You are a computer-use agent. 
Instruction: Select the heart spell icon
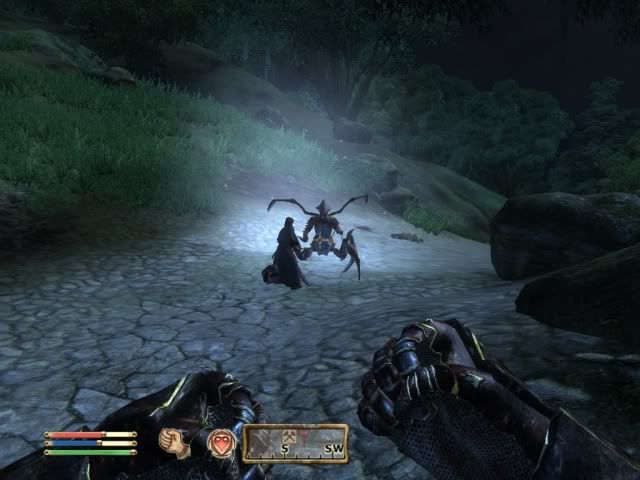221,441
